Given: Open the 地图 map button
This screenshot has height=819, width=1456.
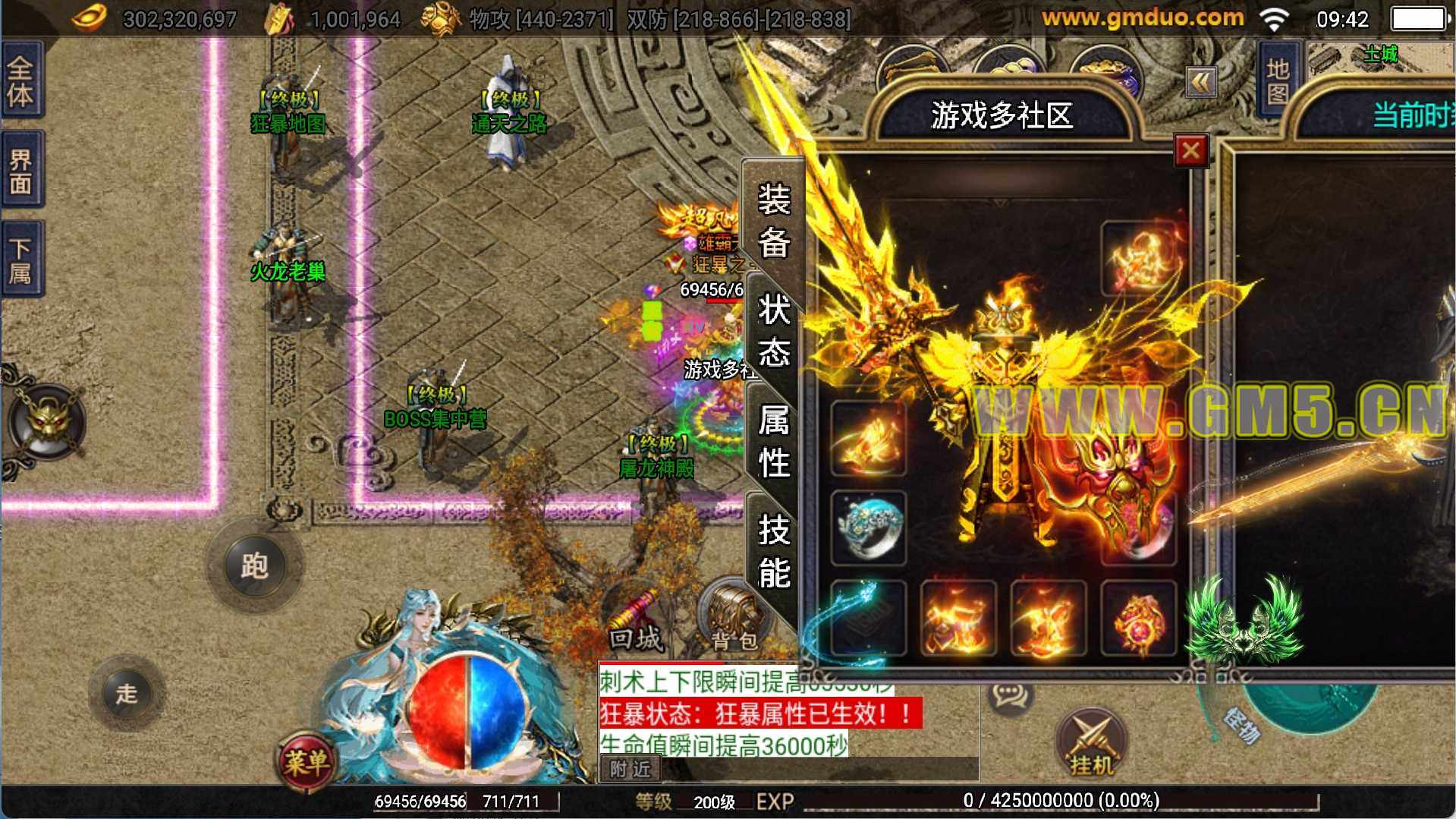Looking at the screenshot, I should pos(1278,80).
